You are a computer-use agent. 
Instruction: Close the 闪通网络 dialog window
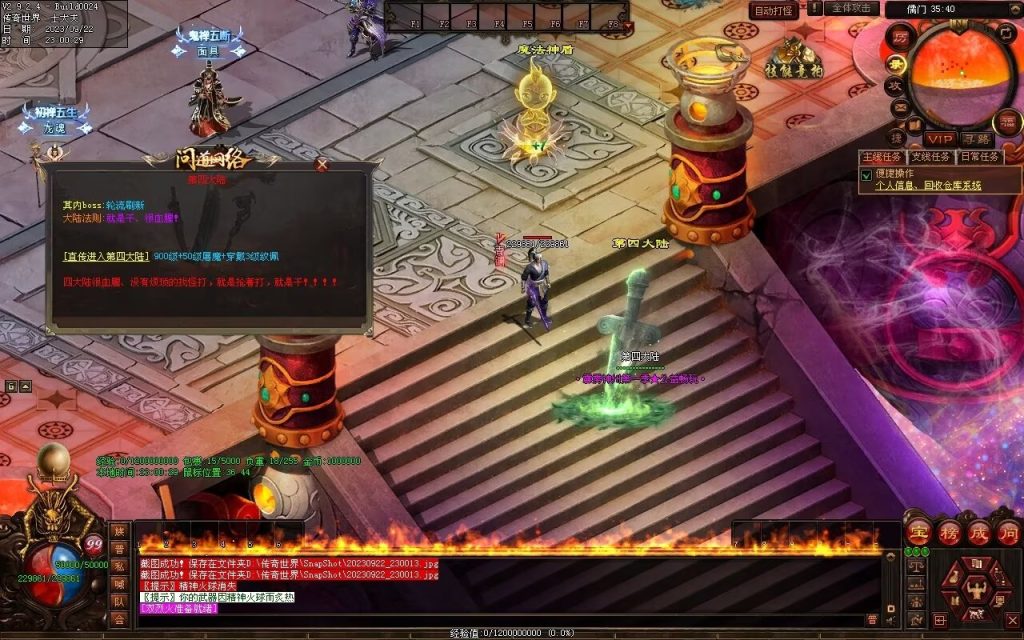pyautogui.click(x=322, y=164)
